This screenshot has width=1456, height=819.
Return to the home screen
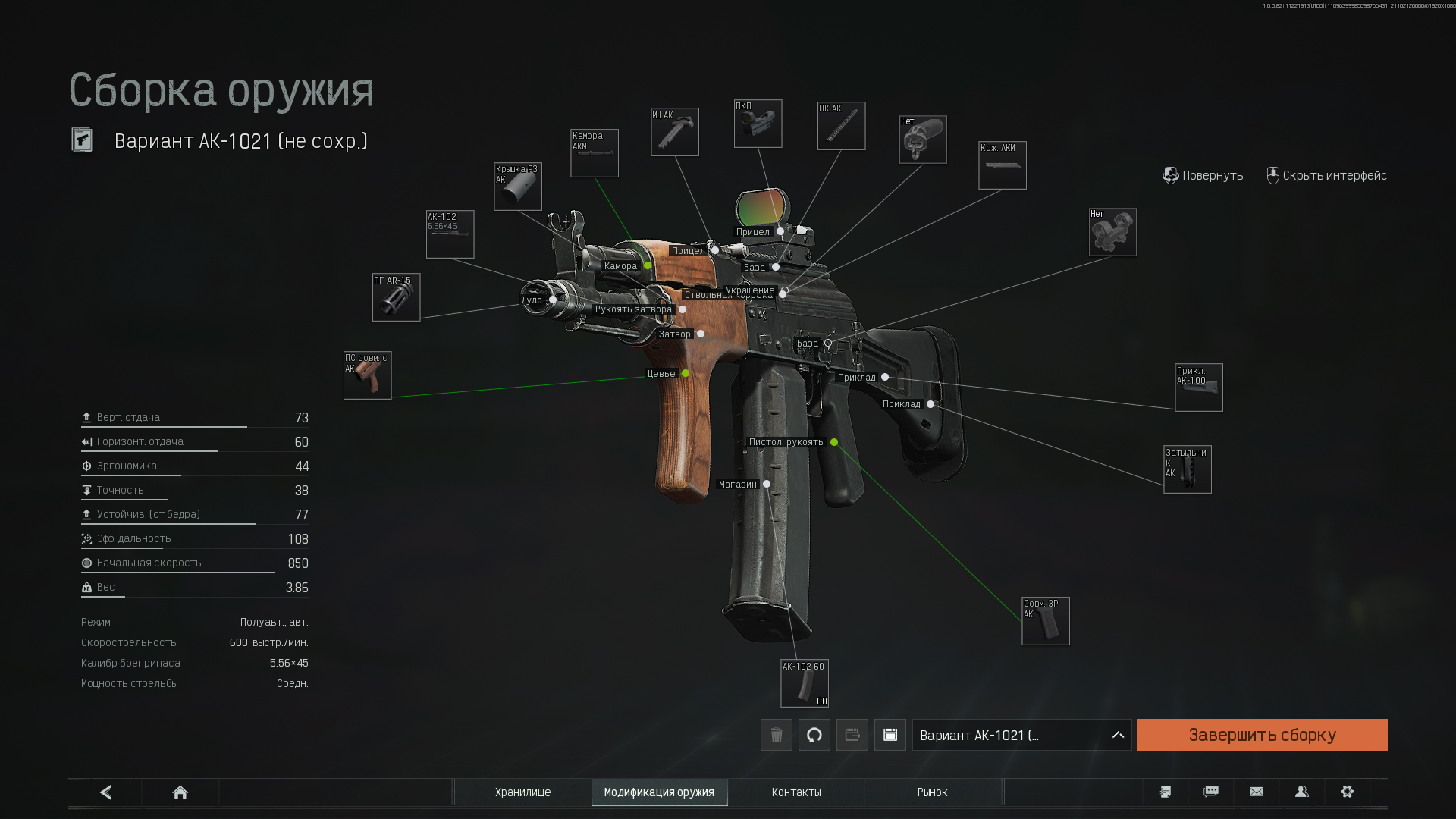180,792
